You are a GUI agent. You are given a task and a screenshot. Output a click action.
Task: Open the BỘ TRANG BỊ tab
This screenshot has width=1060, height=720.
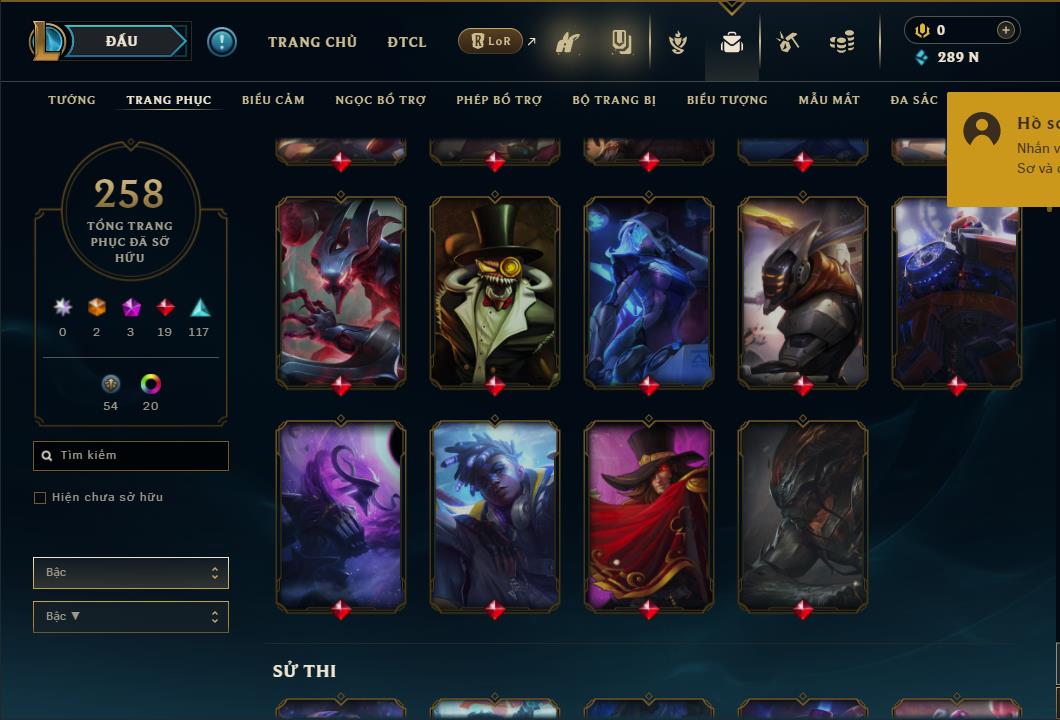click(614, 100)
